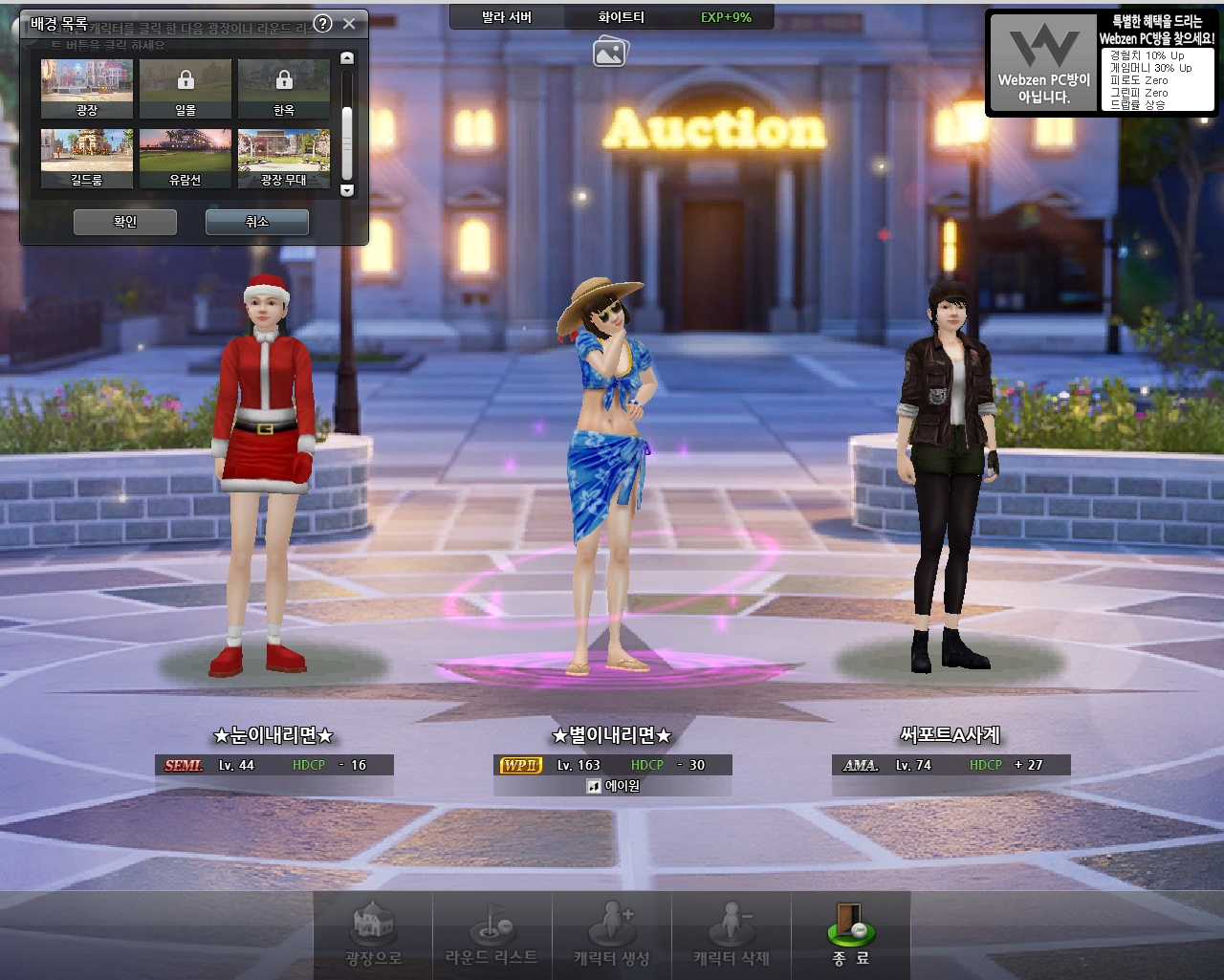Close the 배경 목록 window

tap(349, 24)
